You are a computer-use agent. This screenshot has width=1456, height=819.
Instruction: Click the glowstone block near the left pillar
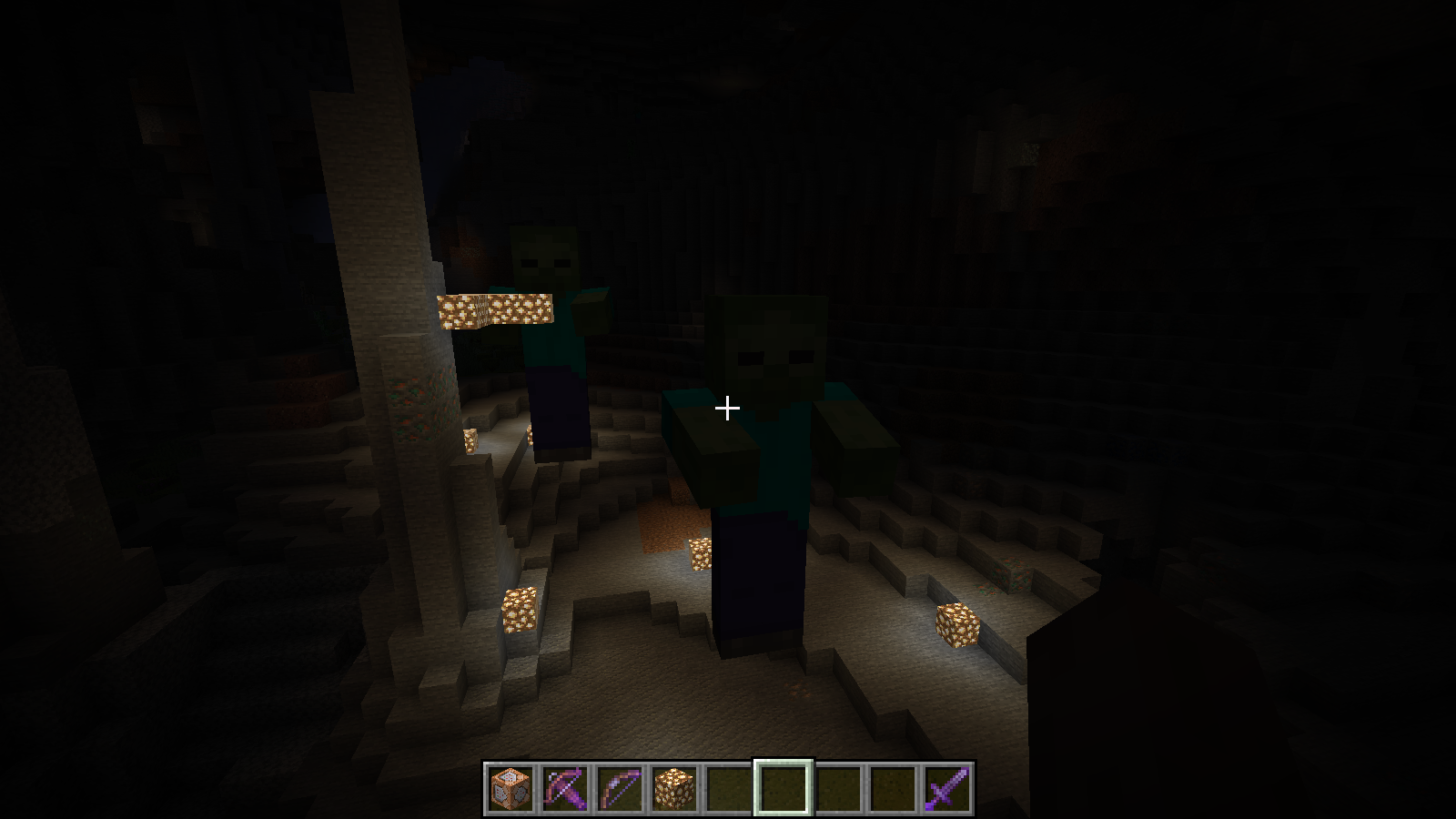click(x=519, y=610)
